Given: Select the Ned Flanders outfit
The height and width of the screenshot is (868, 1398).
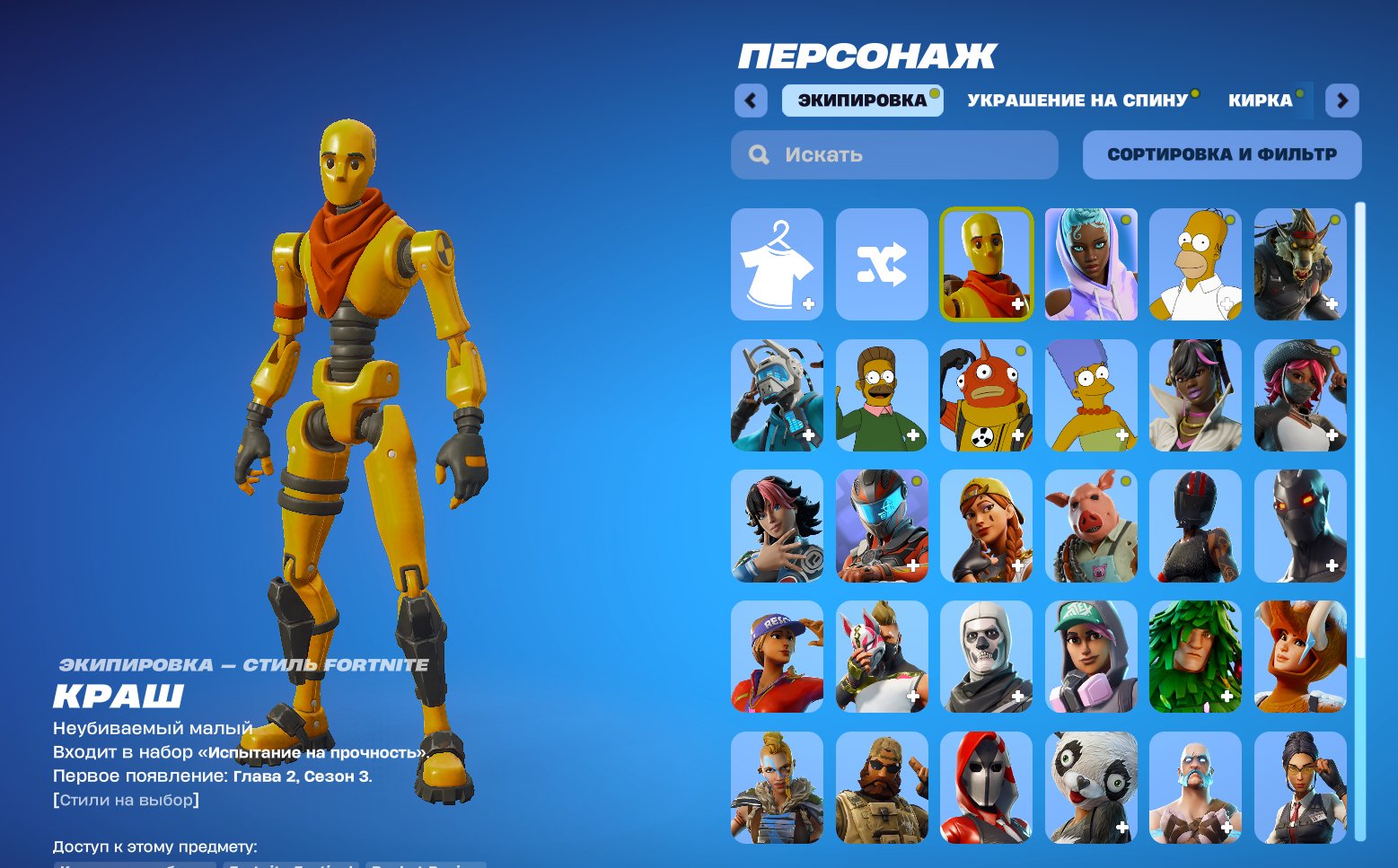Looking at the screenshot, I should click(881, 395).
